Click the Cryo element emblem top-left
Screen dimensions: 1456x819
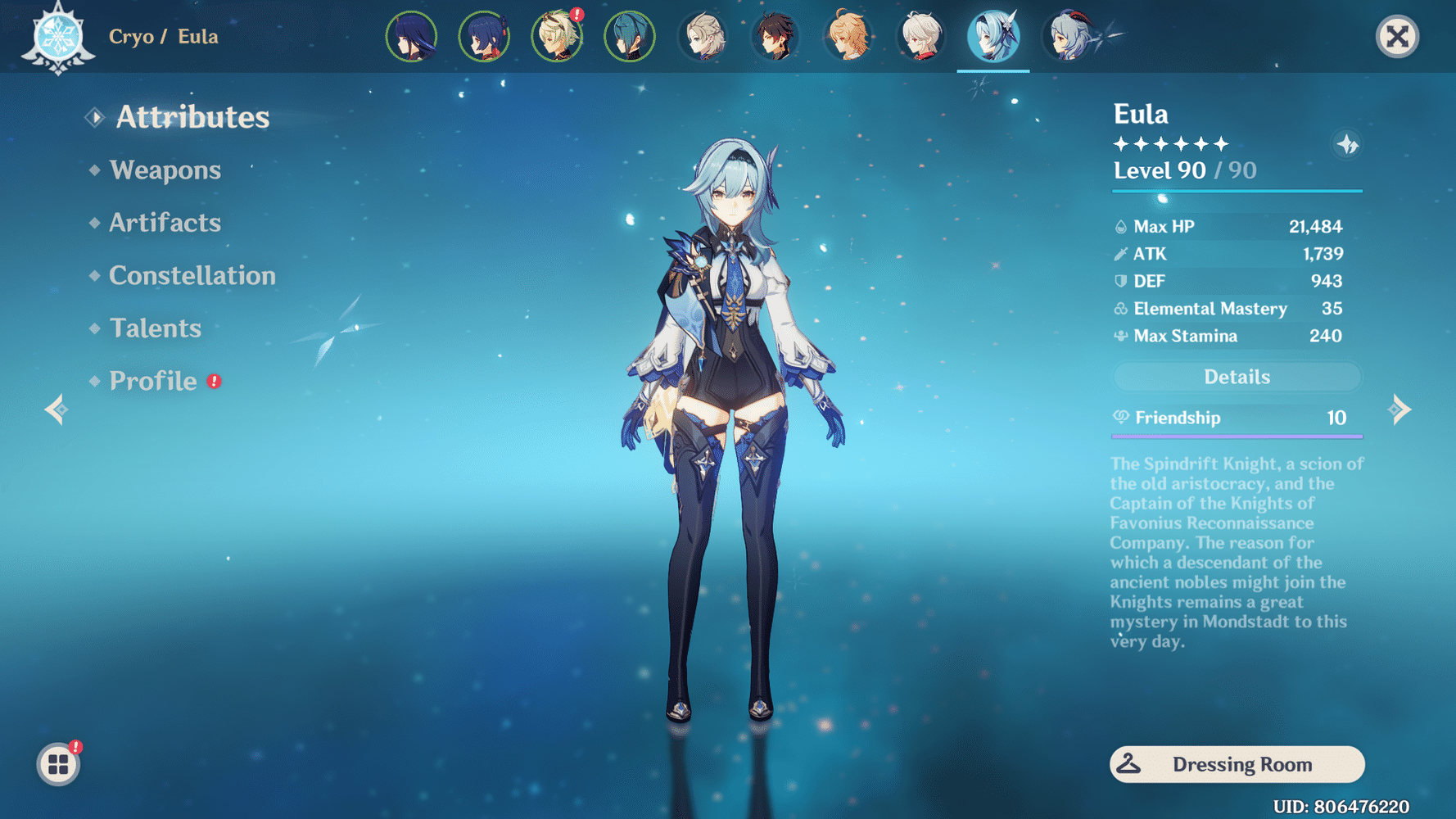point(56,36)
